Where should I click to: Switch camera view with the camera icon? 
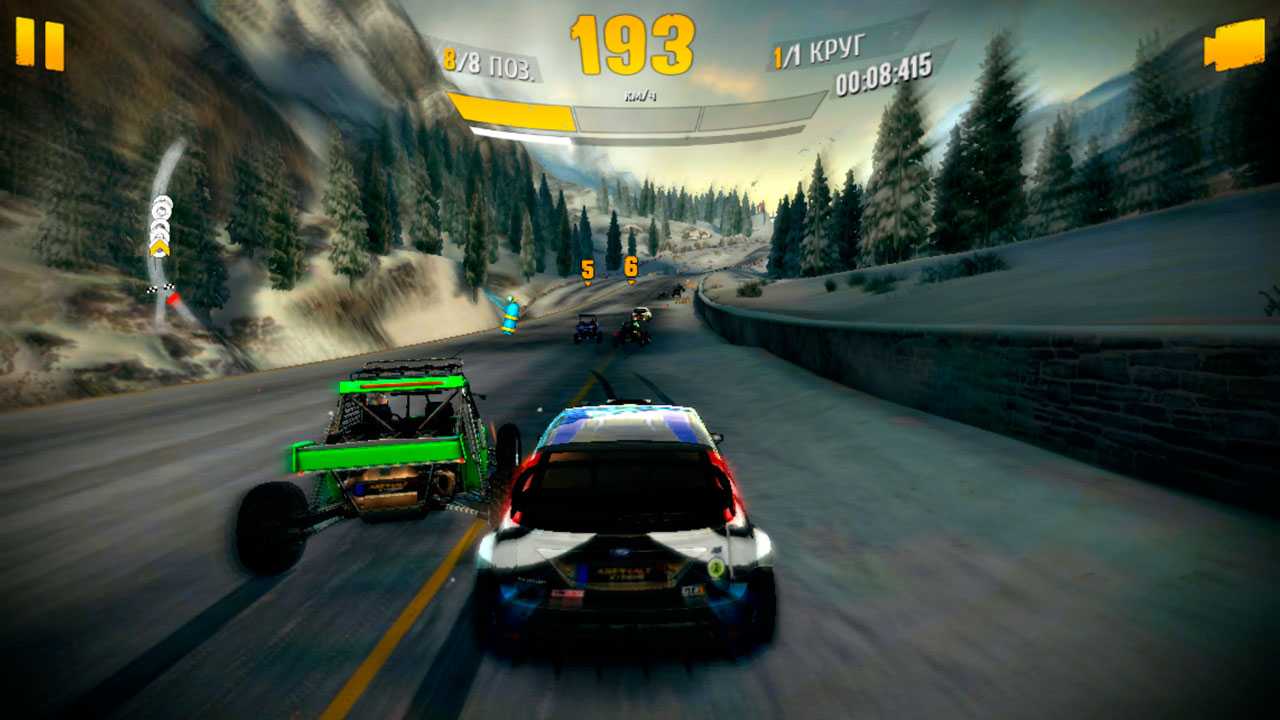[x=1235, y=46]
